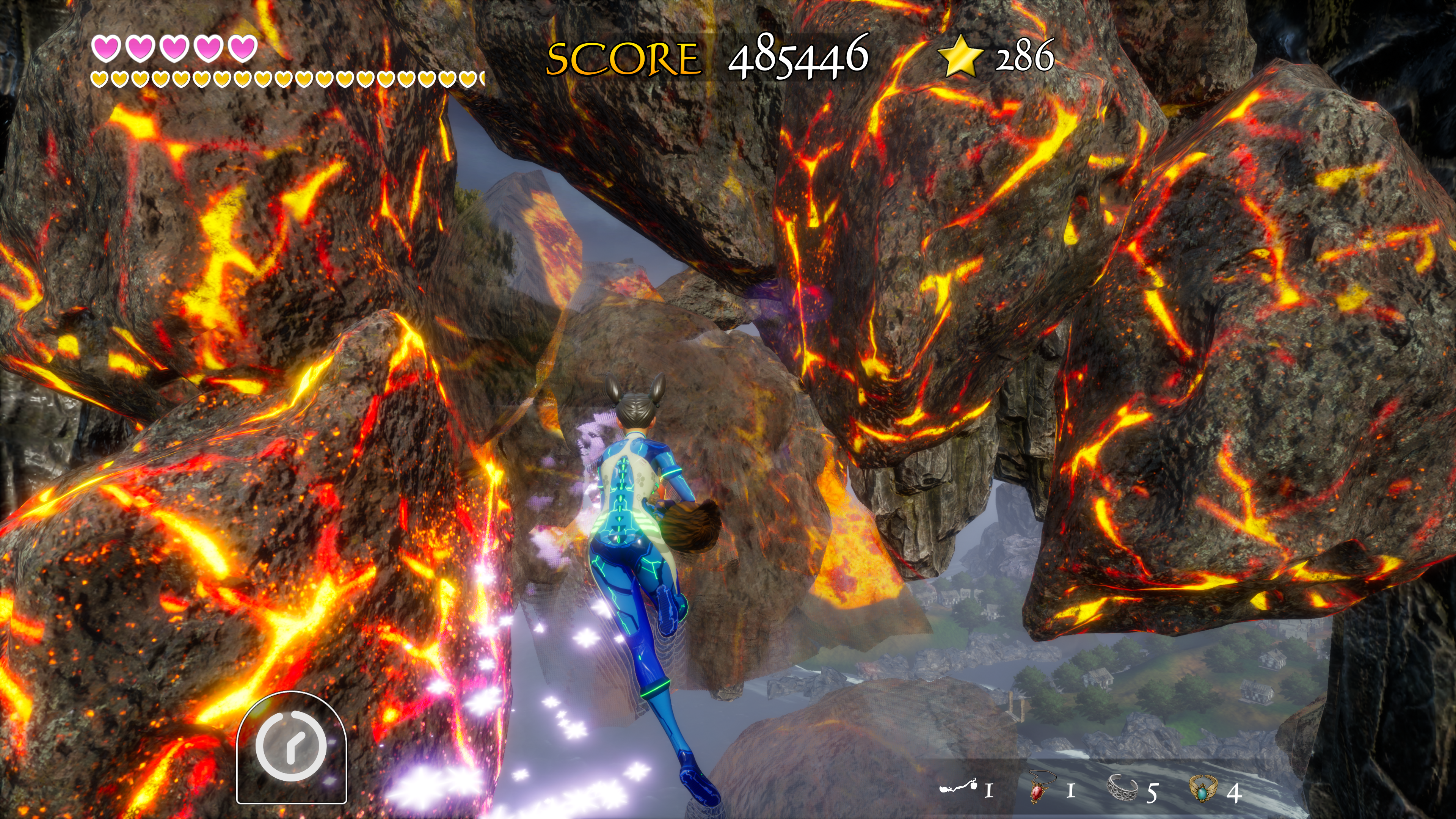Click the gold star collectible icon
1456x819 pixels.
tap(960, 55)
